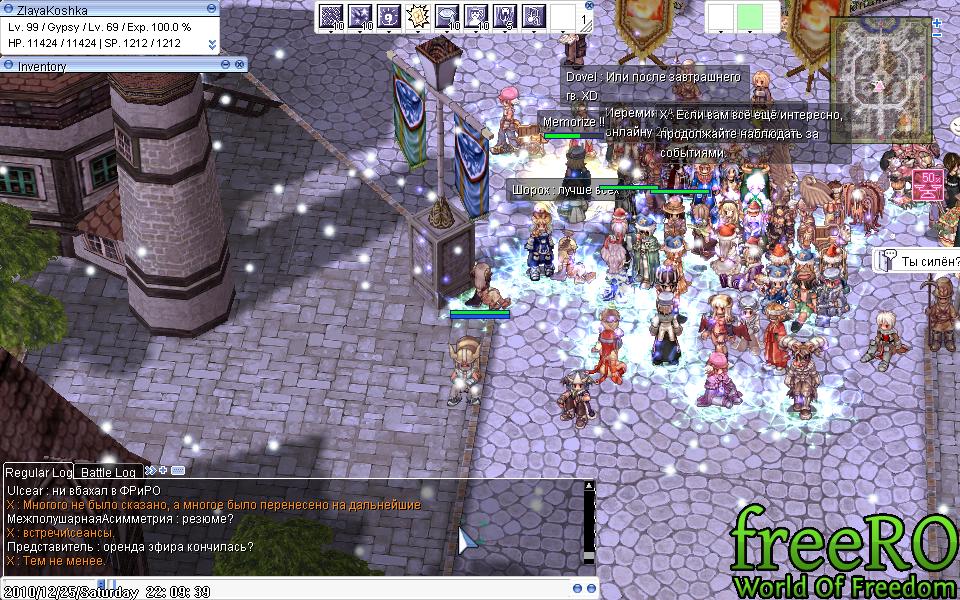Image resolution: width=960 pixels, height=600 pixels.
Task: Open the 'Ты силён?' chat room bubble
Action: pos(919,261)
